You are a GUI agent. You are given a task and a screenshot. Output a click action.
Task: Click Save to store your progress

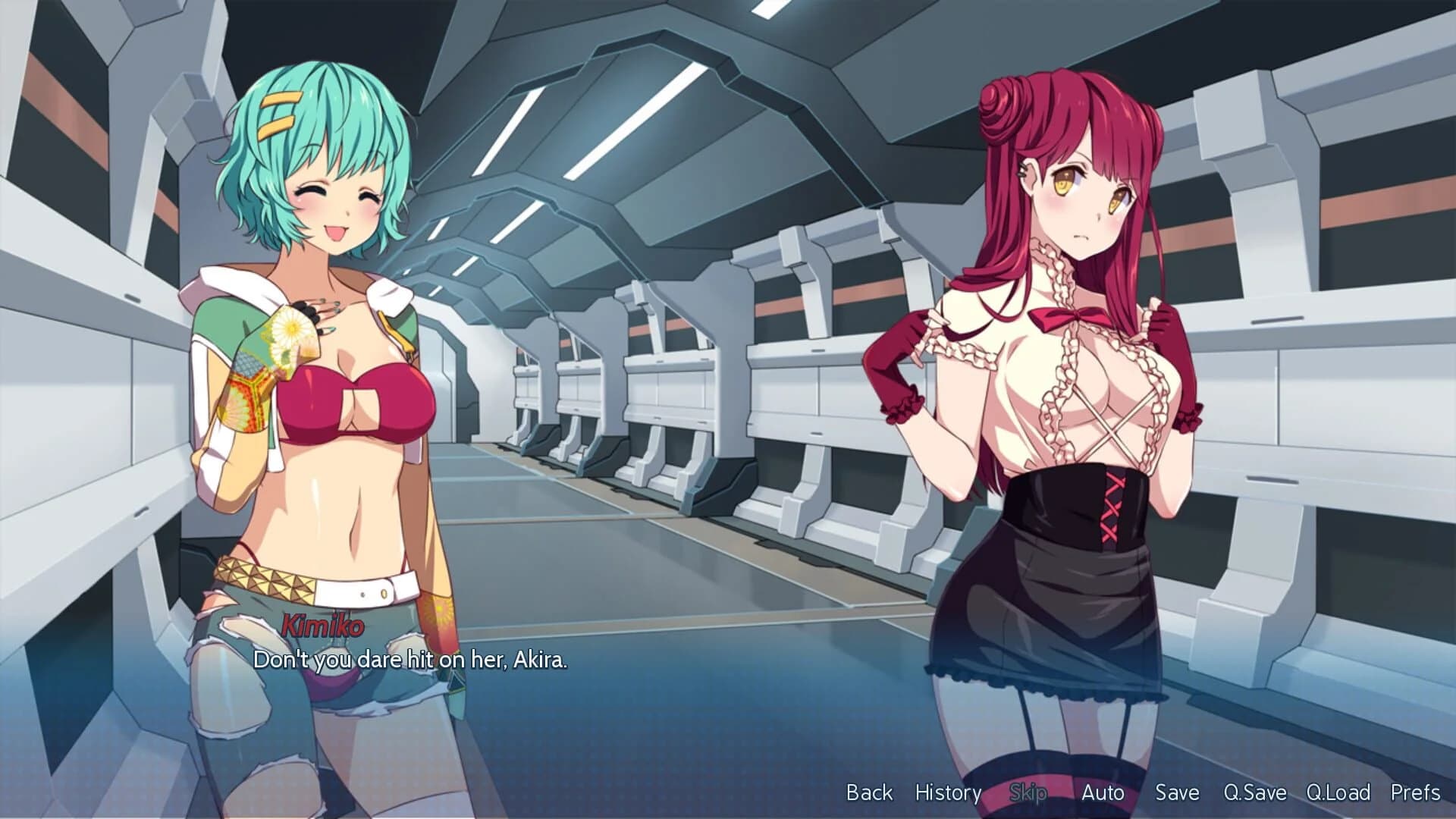(1175, 793)
